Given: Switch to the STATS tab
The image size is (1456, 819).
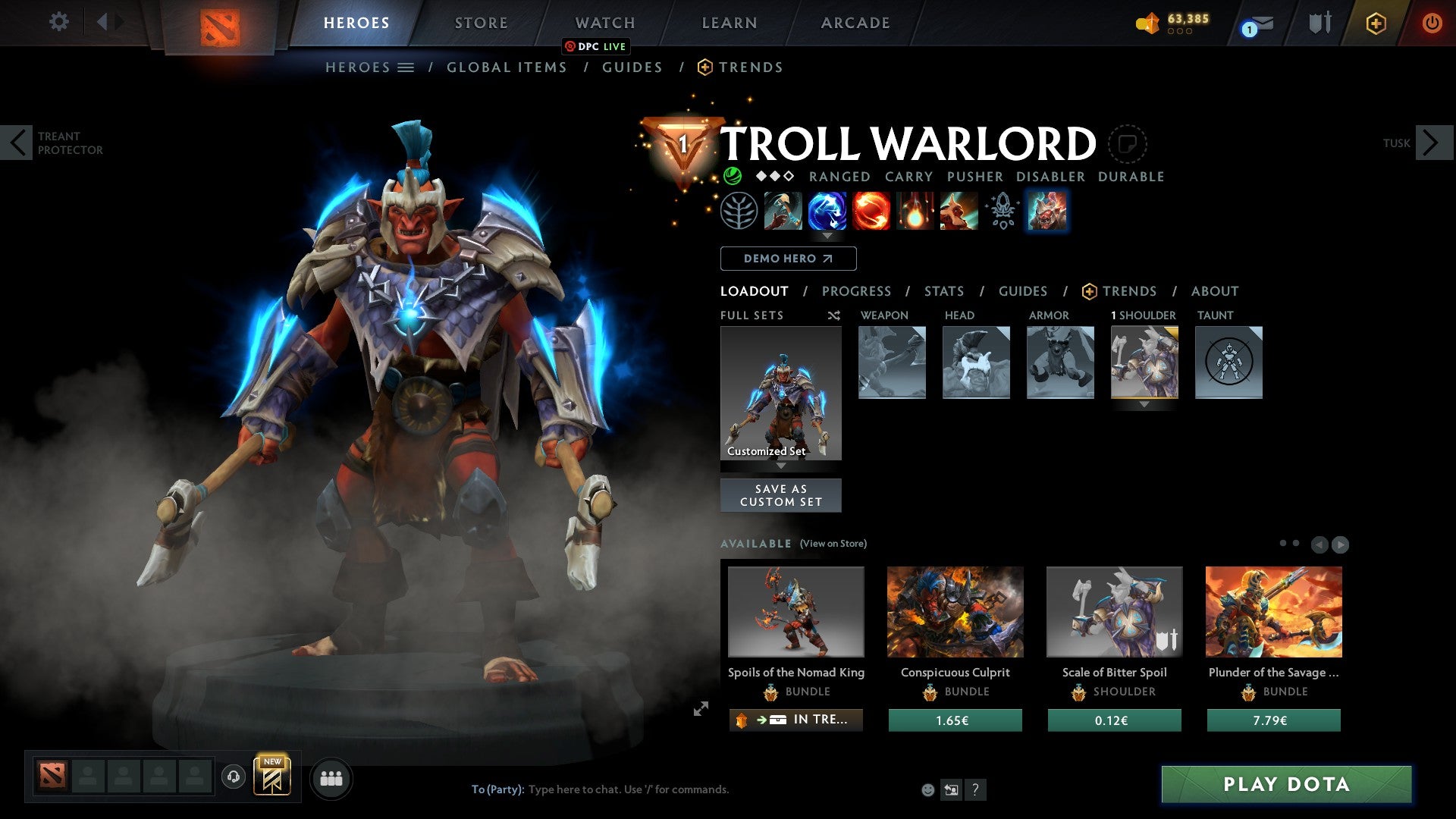Looking at the screenshot, I should click(944, 290).
